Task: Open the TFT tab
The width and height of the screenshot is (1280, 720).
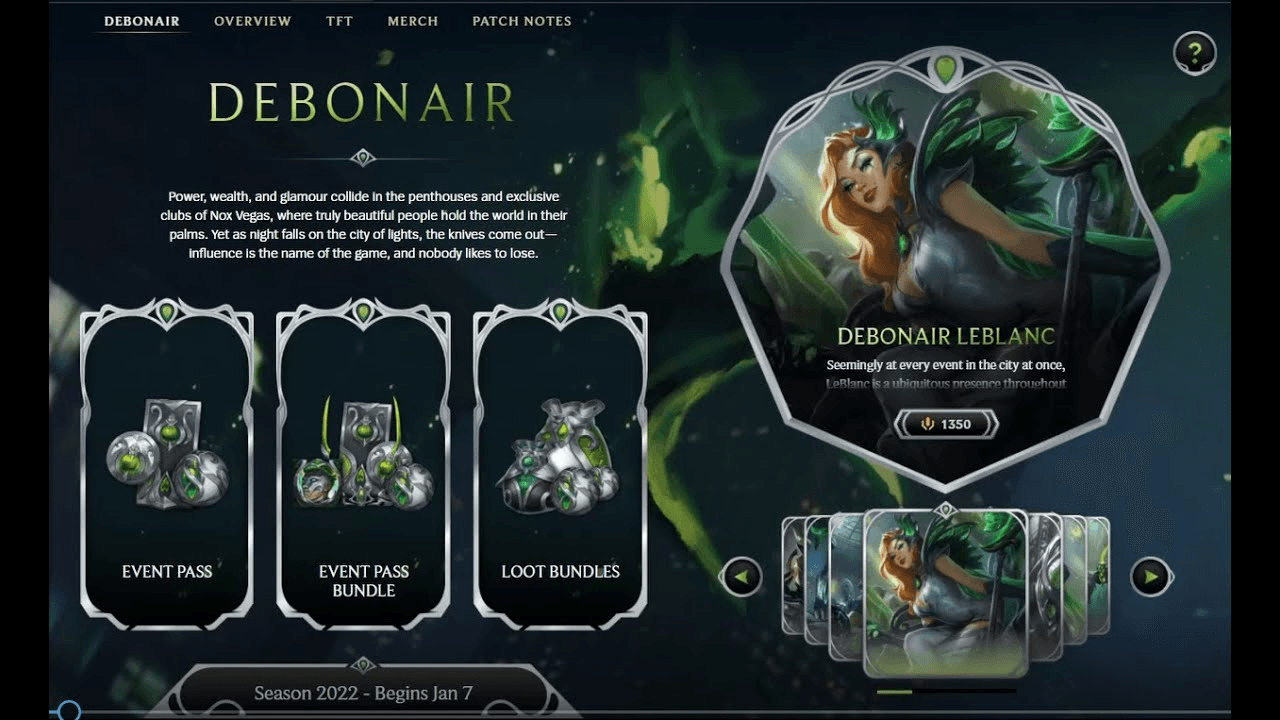Action: pyautogui.click(x=339, y=21)
